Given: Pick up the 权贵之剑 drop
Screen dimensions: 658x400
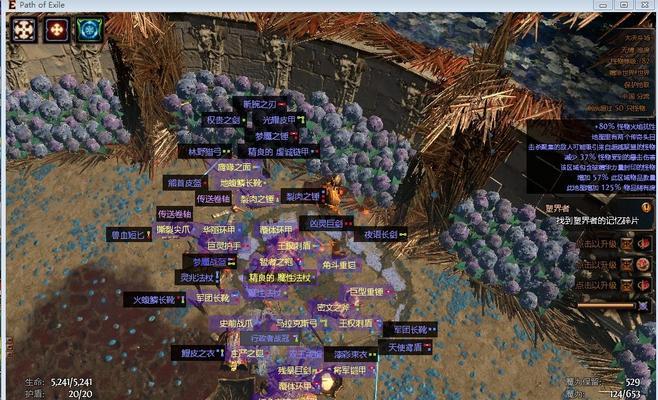Looking at the screenshot, I should (x=225, y=120).
